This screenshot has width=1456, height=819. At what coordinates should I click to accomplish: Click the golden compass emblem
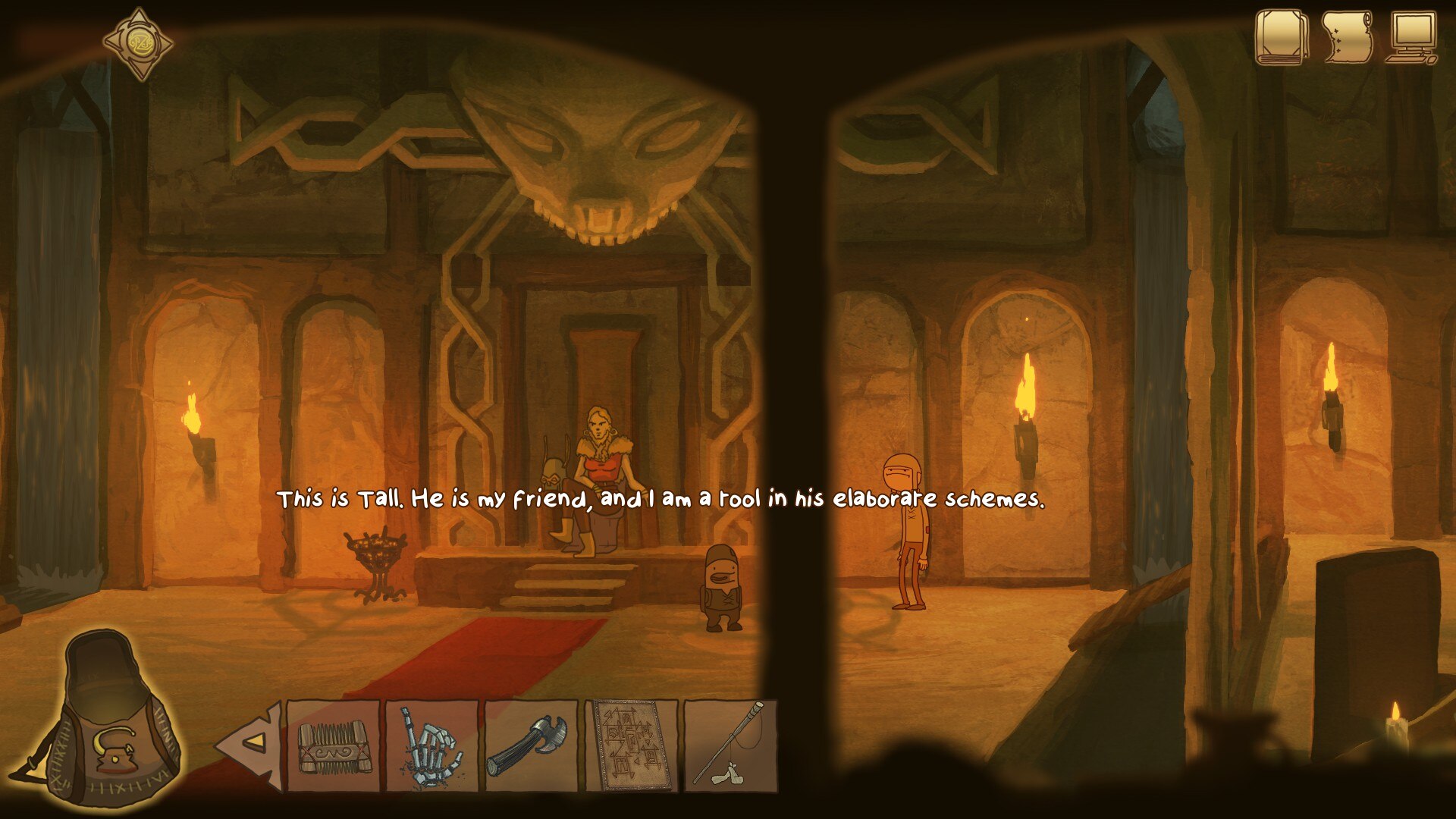tap(139, 43)
